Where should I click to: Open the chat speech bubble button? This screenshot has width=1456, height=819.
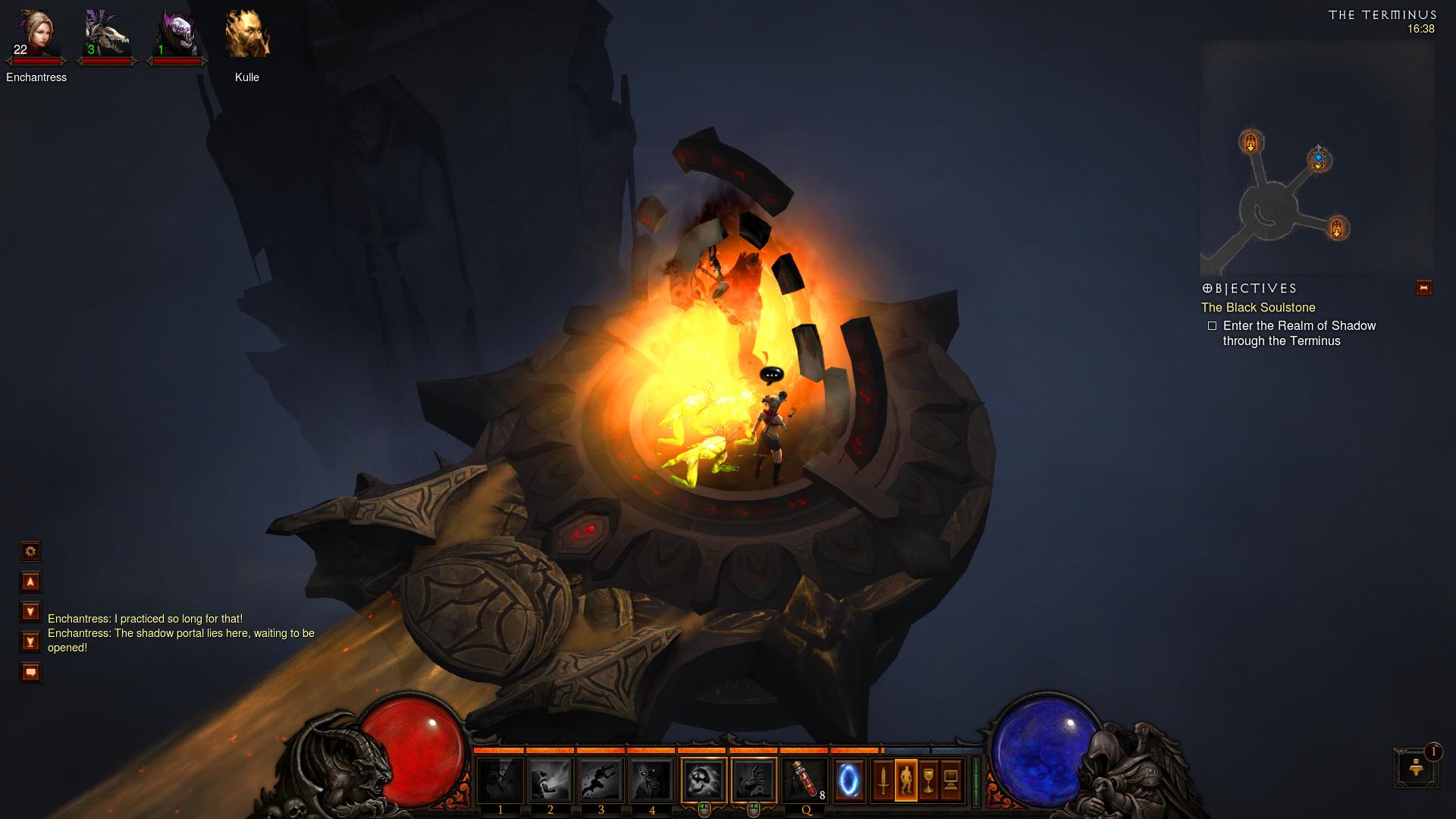pos(30,673)
